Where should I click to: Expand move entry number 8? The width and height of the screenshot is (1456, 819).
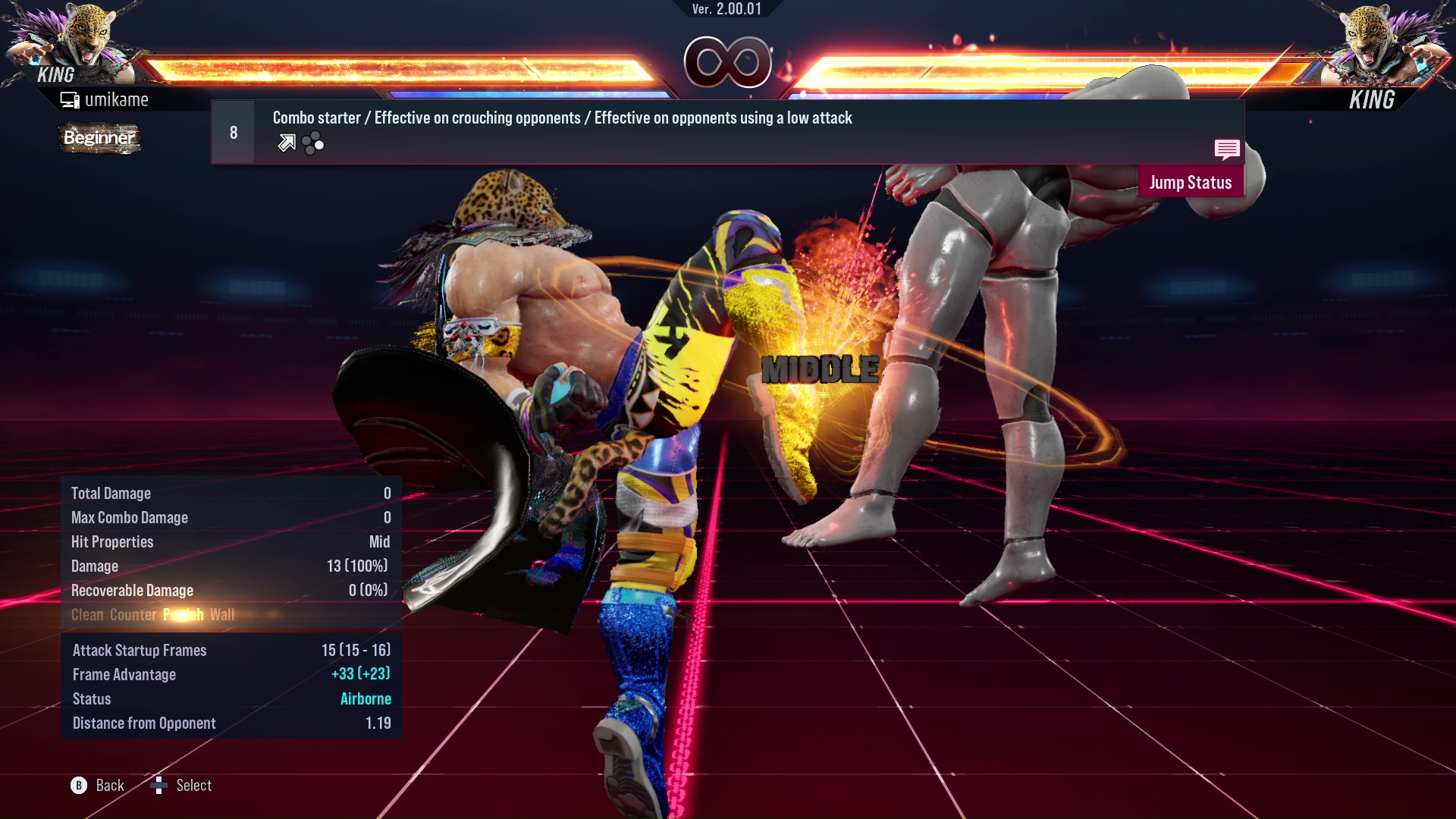point(233,131)
